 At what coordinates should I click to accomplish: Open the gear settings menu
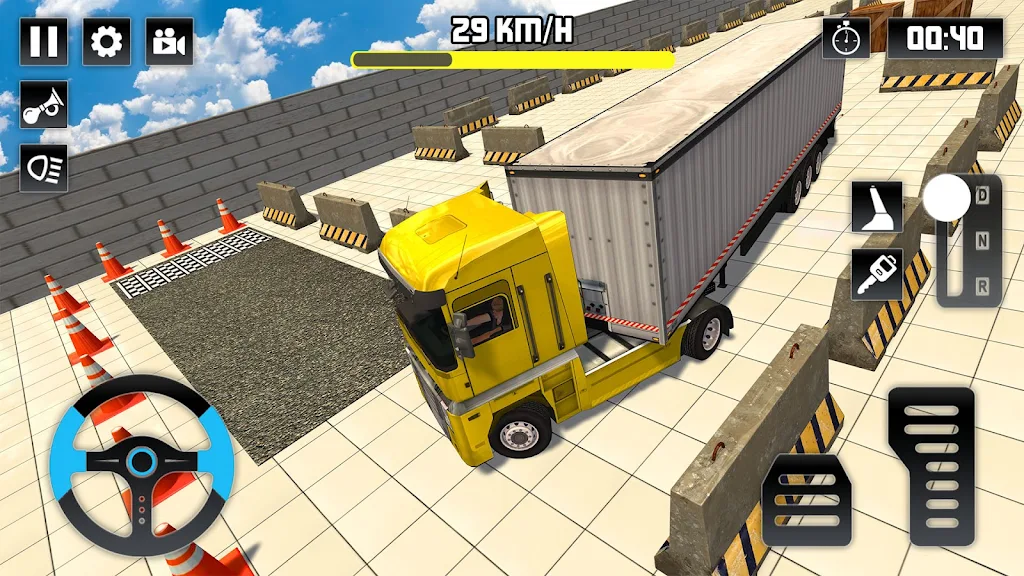(105, 41)
